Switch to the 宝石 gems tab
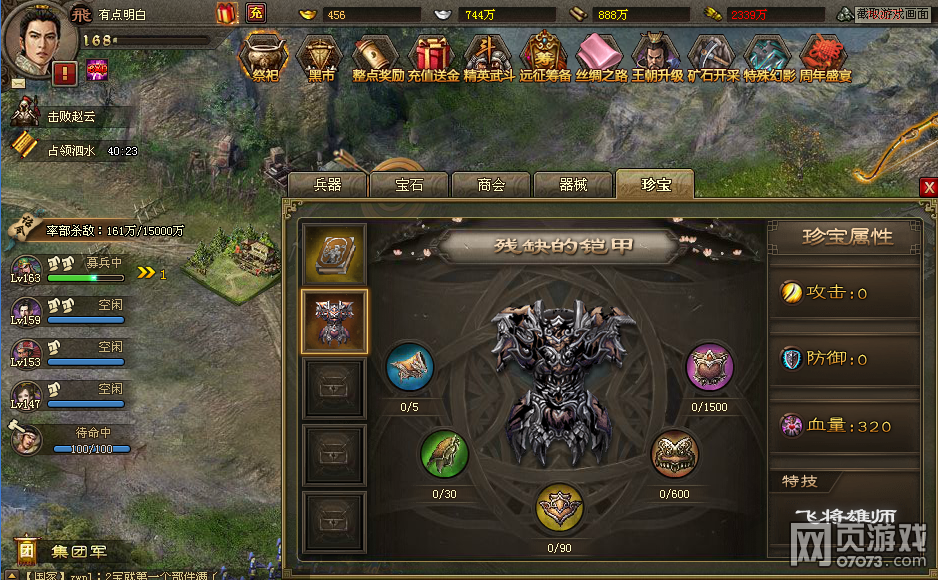This screenshot has height=580, width=938. pyautogui.click(x=409, y=185)
